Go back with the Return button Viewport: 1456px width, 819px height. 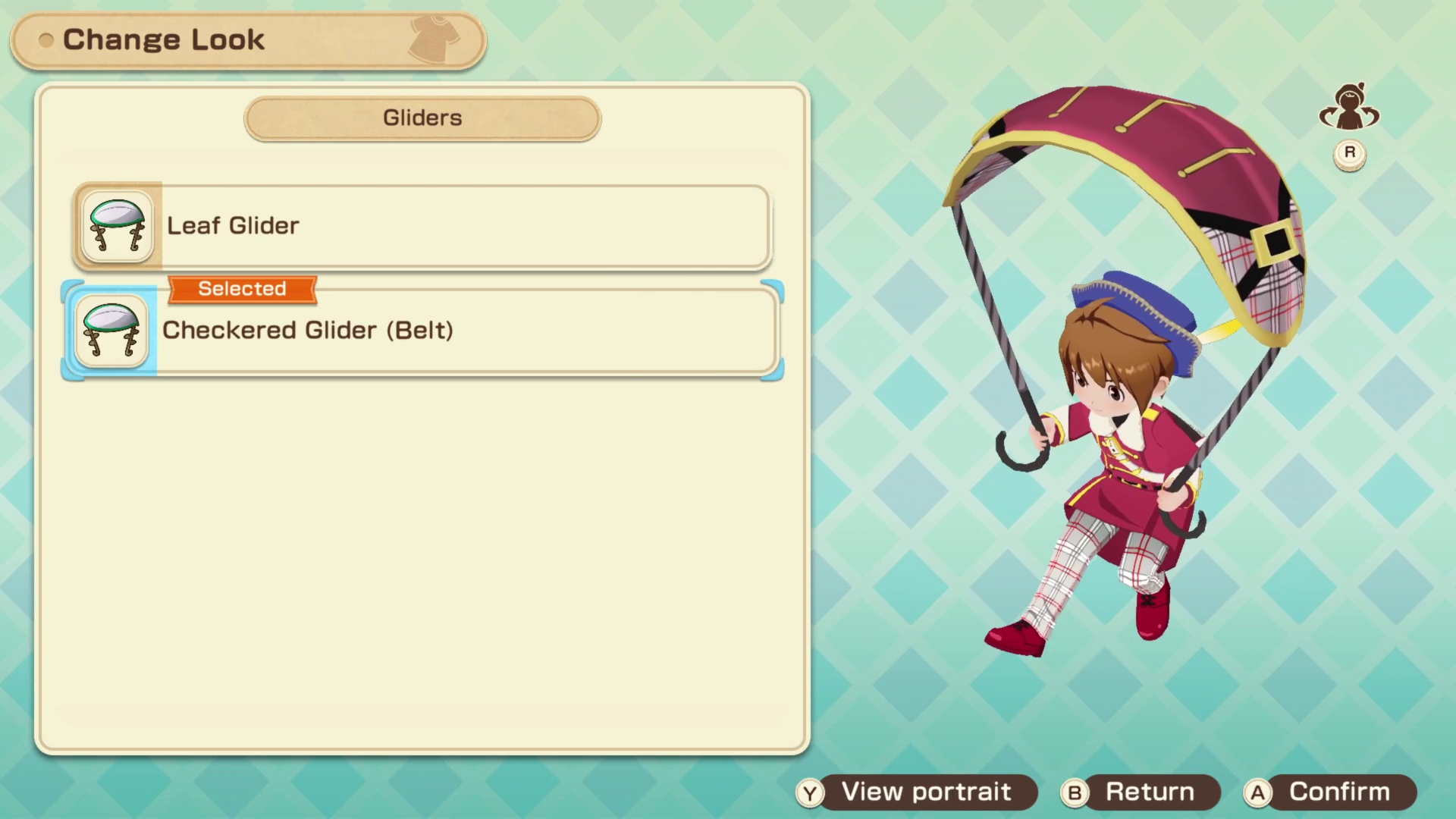pos(1141,792)
